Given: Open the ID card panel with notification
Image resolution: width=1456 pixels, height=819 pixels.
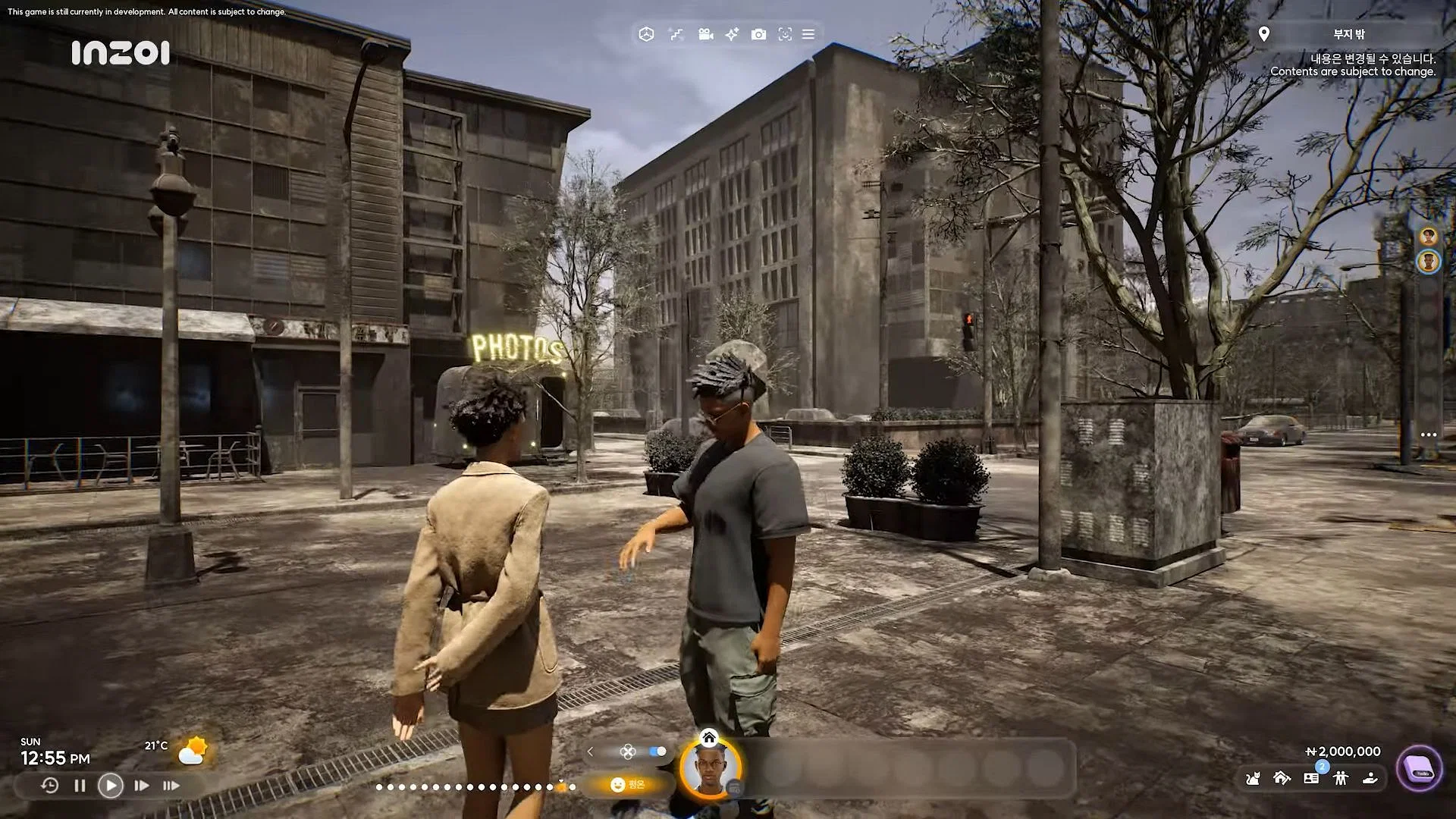Looking at the screenshot, I should click(1311, 778).
